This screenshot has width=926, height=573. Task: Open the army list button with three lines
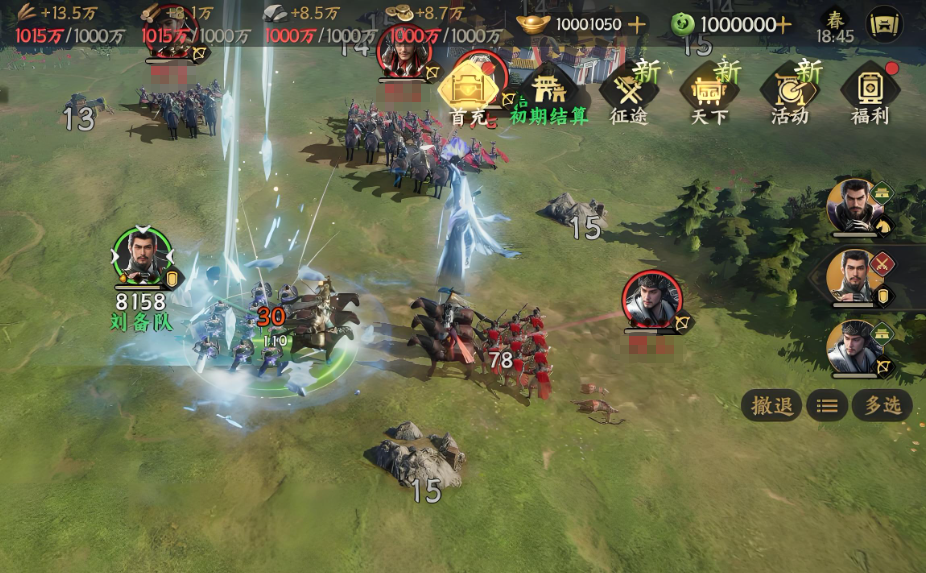pyautogui.click(x=827, y=405)
